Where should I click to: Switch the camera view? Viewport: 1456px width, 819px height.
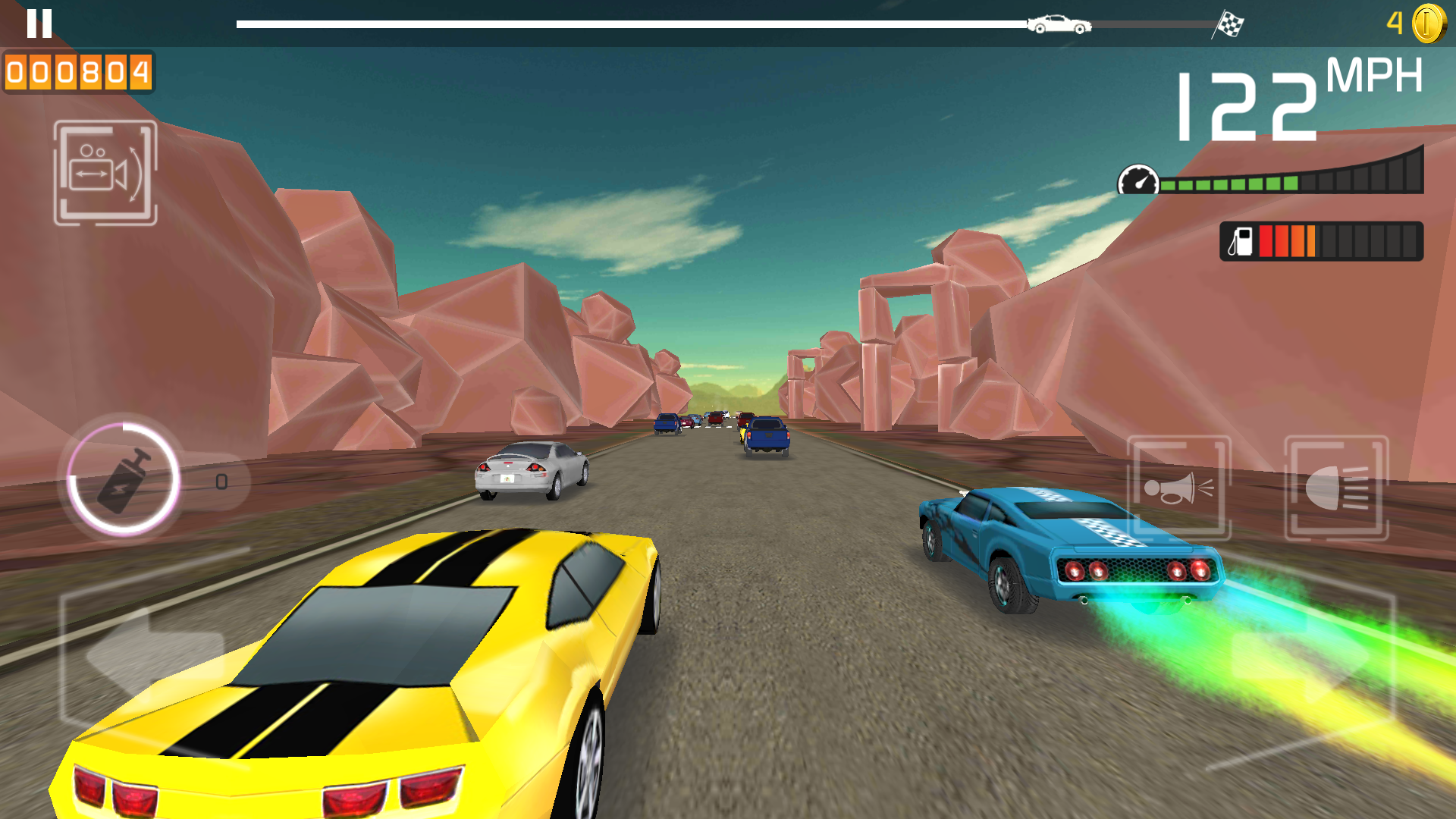point(105,173)
